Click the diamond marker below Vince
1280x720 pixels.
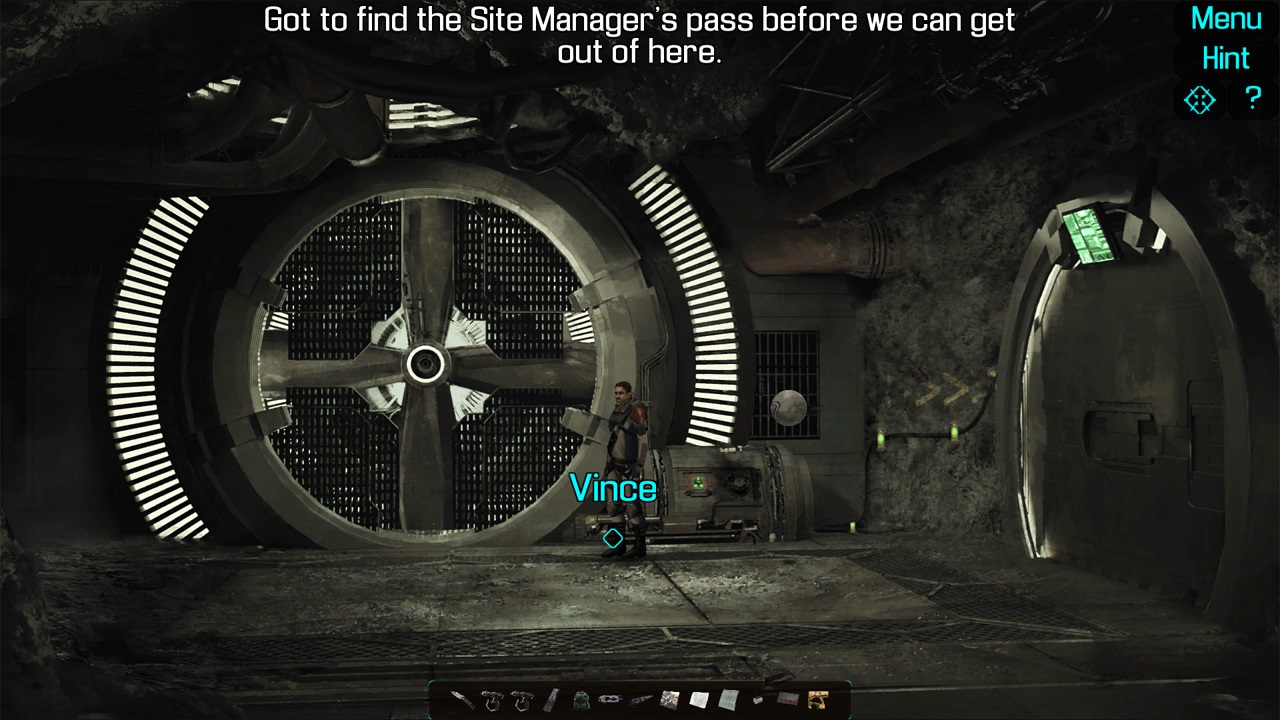click(x=613, y=537)
